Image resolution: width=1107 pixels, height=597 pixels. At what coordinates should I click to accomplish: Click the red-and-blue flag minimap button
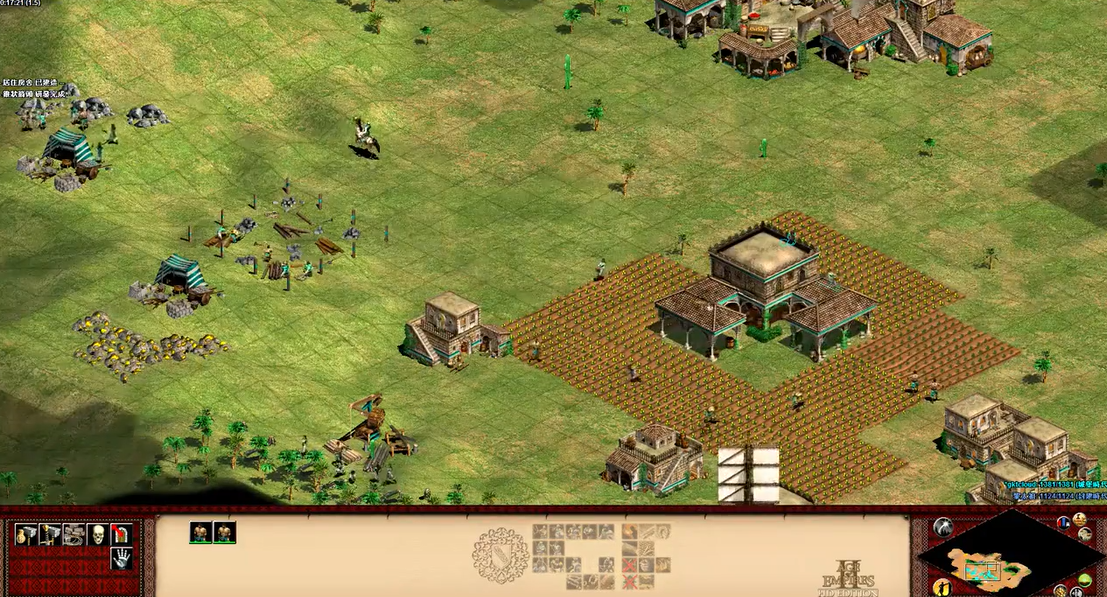click(1063, 523)
